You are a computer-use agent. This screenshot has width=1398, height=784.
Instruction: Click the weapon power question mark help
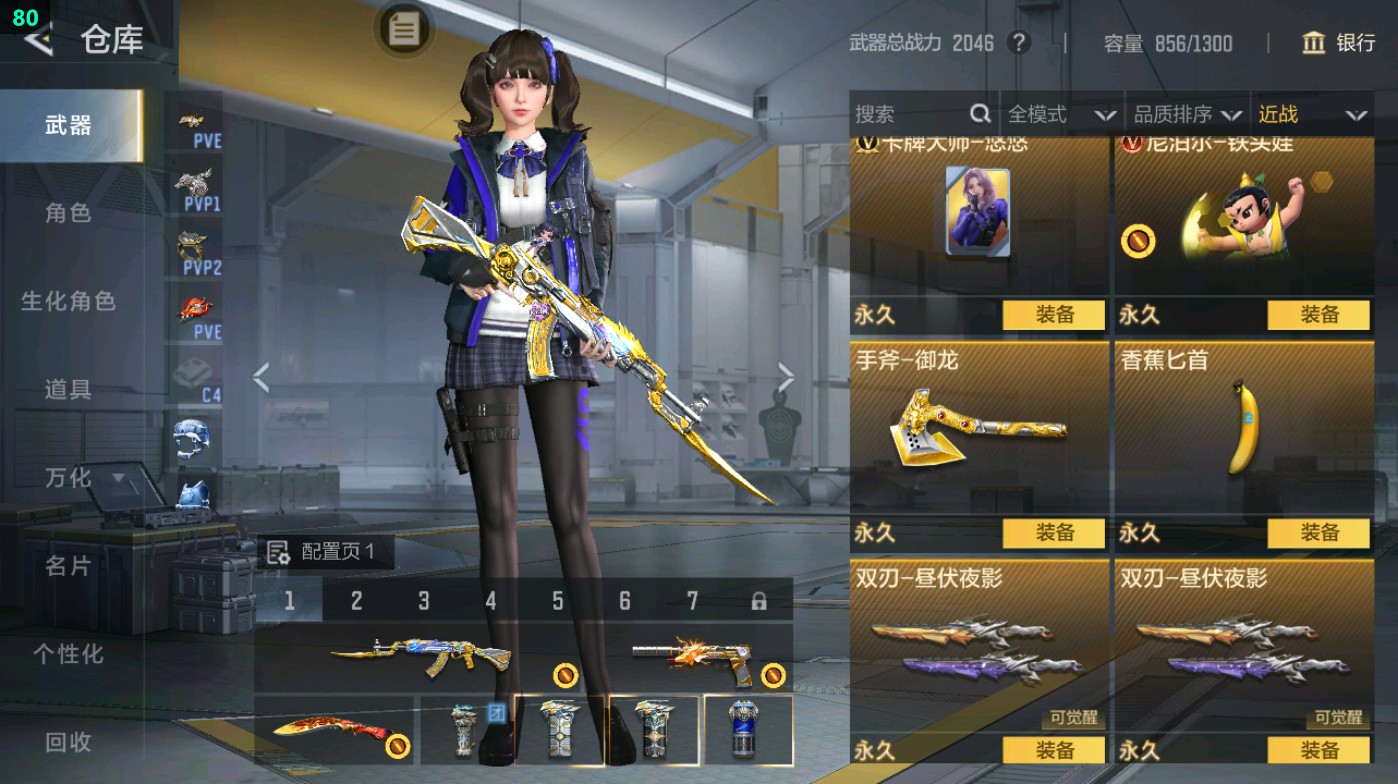[x=1019, y=43]
